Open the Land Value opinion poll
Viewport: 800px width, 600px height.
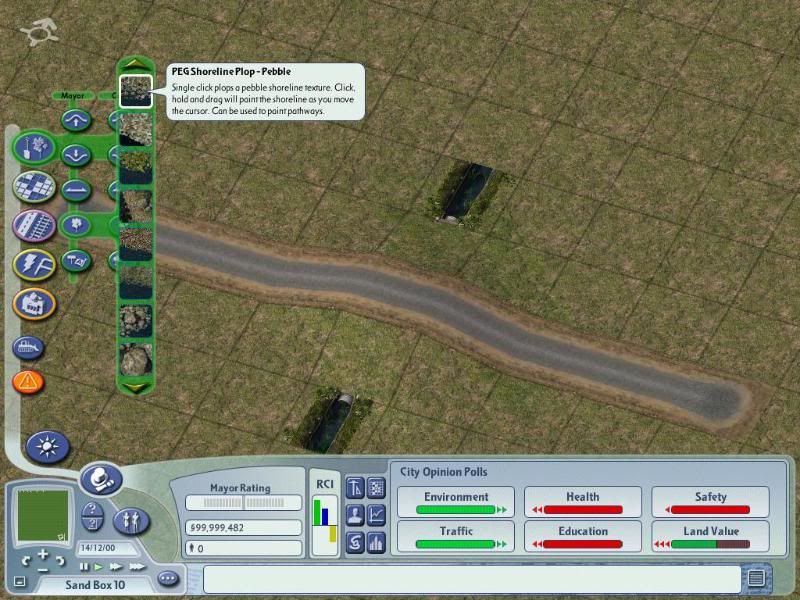point(710,537)
